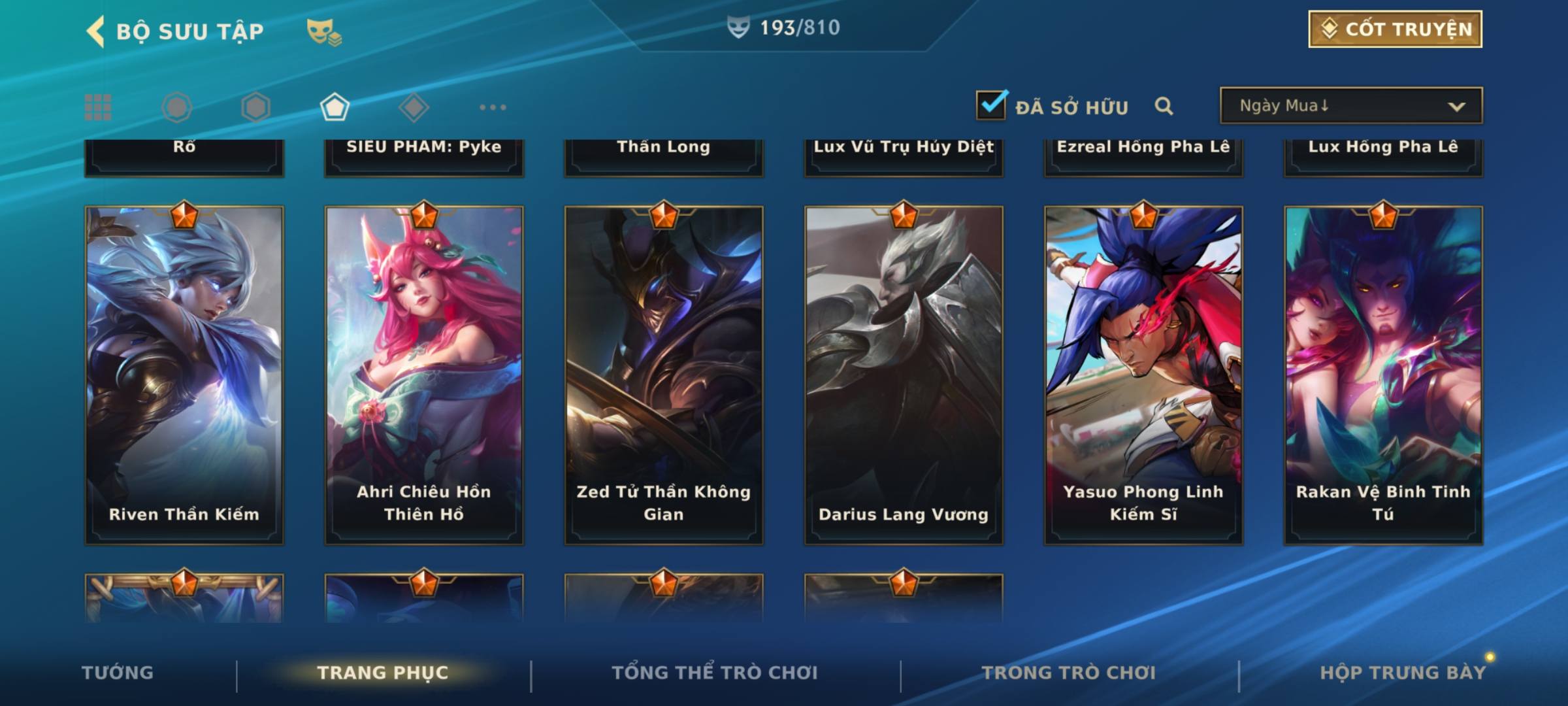
Task: Show all skins with the grid filter
Action: point(98,107)
